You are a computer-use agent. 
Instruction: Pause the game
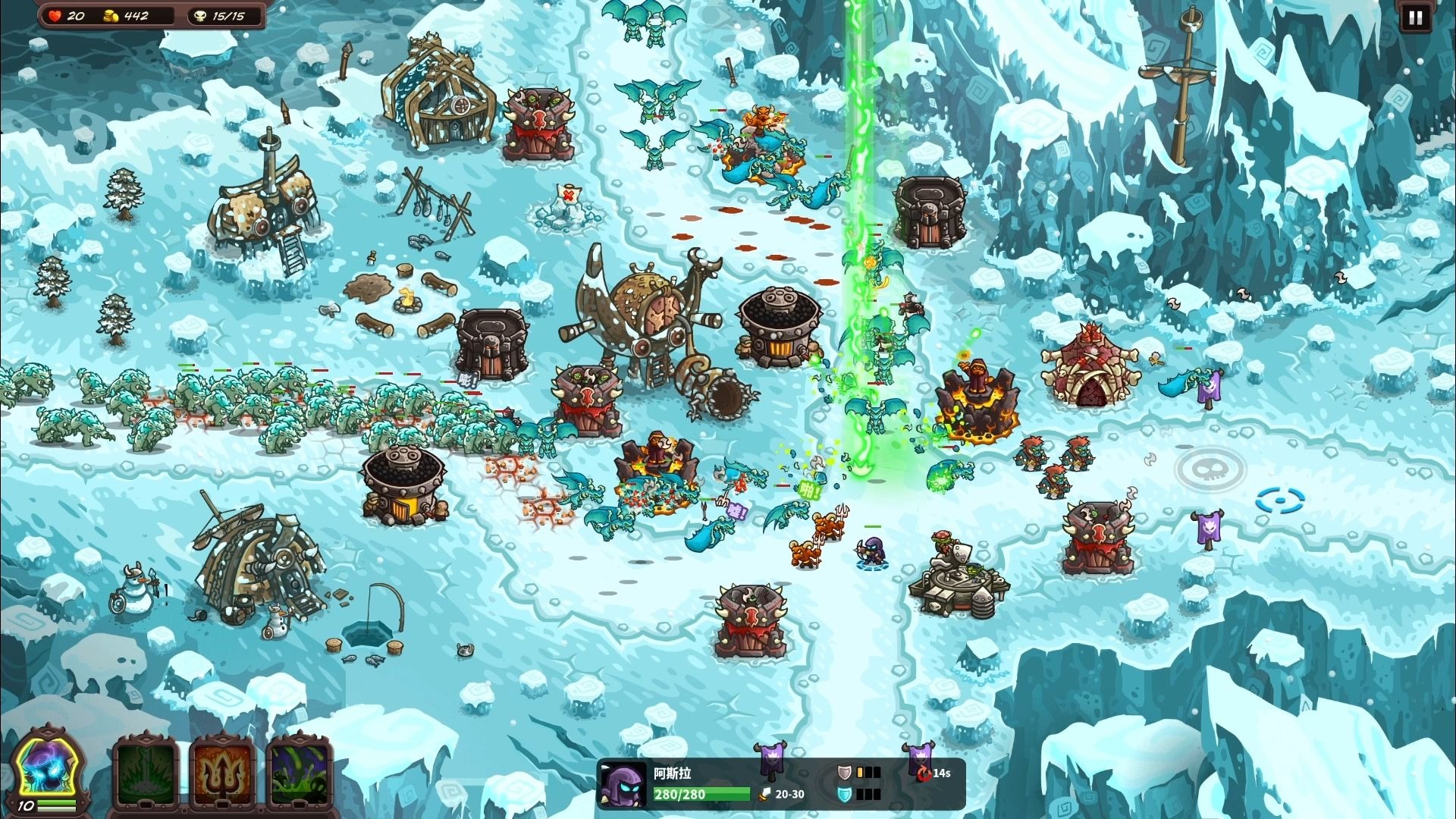click(1415, 18)
